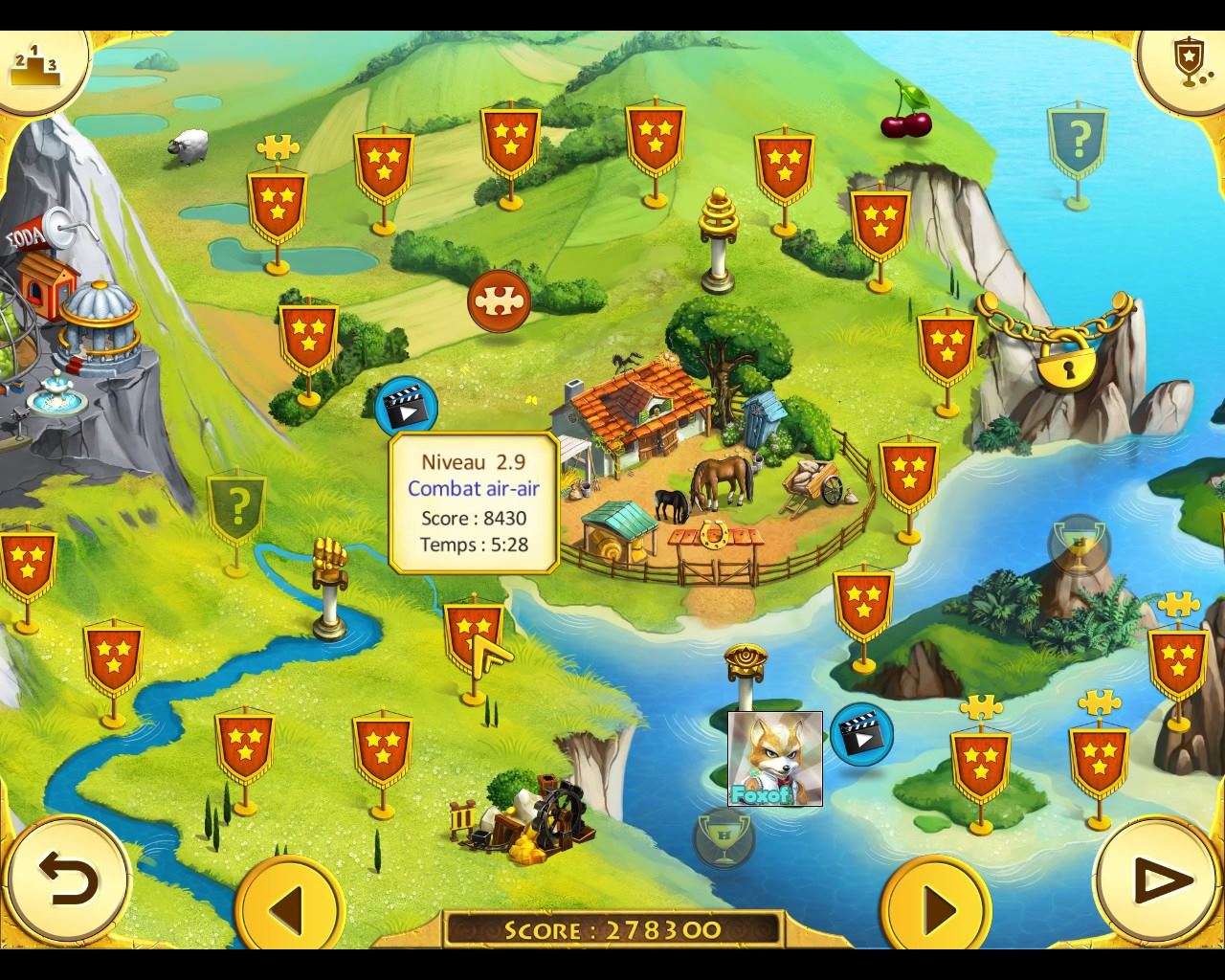The width and height of the screenshot is (1225, 980).
Task: Select the Niveau 2.9 level flag under the cursor
Action: click(473, 635)
